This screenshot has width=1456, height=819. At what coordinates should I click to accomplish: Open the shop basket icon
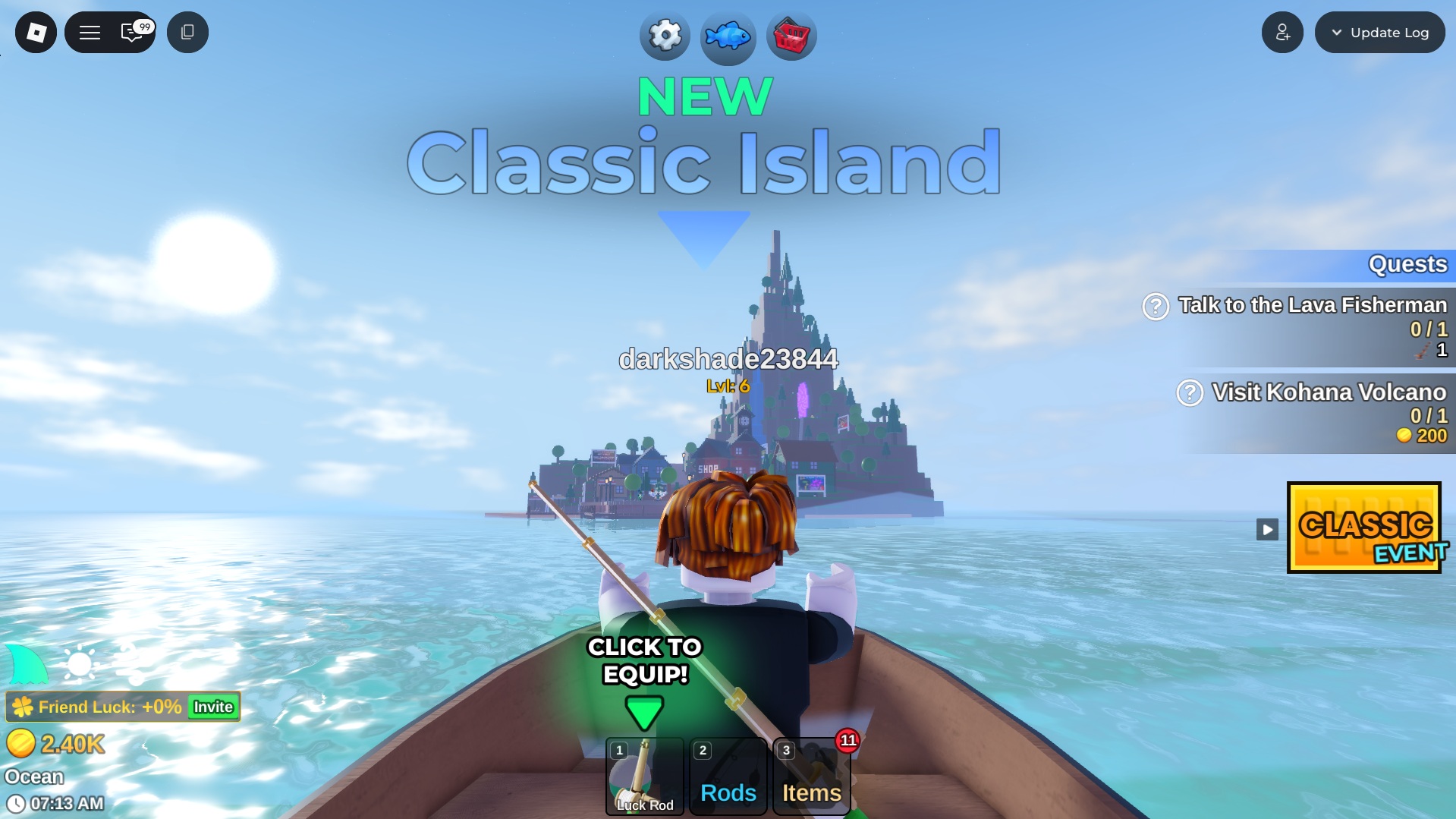791,36
